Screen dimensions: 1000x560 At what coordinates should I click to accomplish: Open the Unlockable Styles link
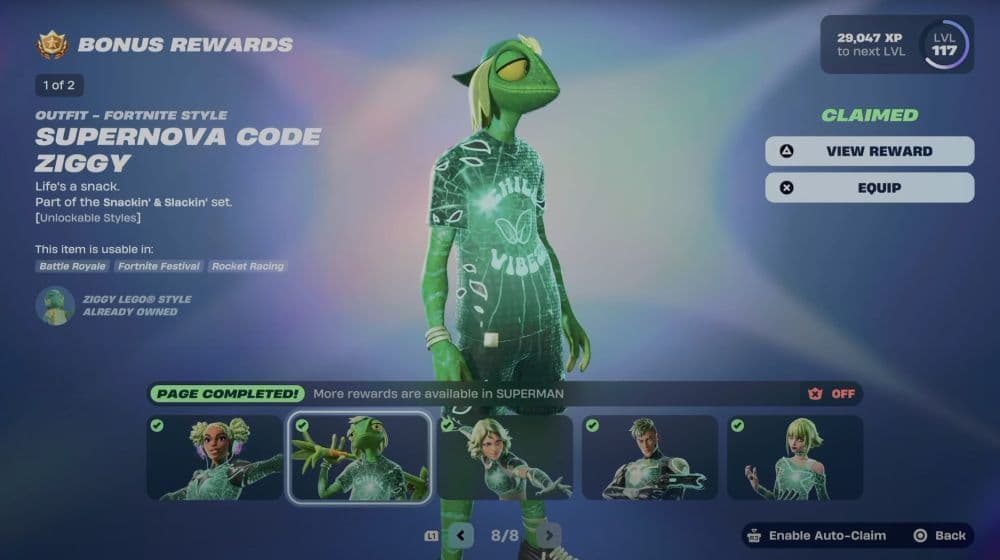[x=88, y=218]
